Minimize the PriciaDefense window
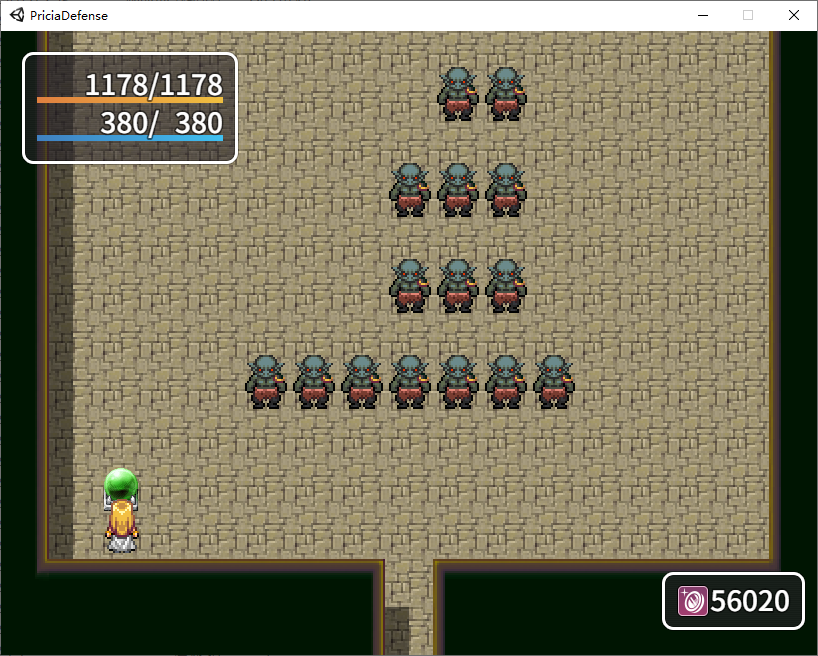Screen dimensions: 818x656 click(x=703, y=15)
